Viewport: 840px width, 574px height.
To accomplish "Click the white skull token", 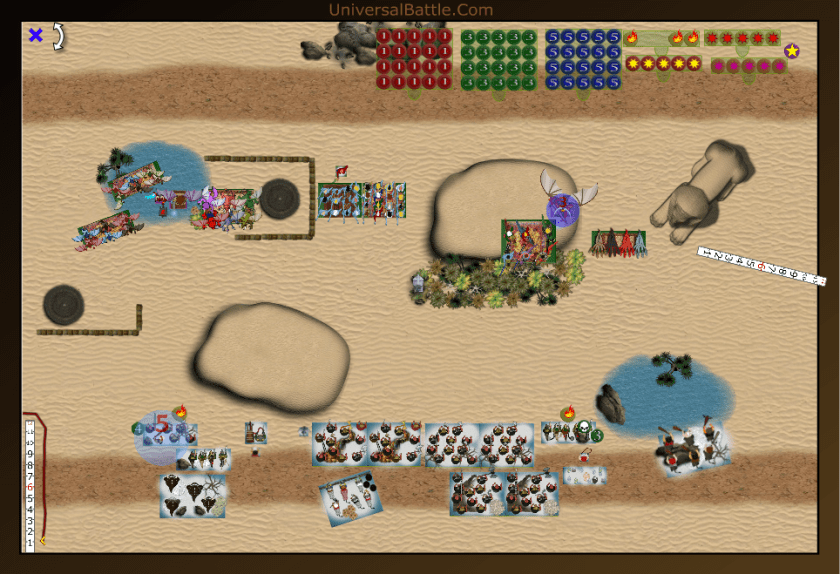I will tap(582, 431).
